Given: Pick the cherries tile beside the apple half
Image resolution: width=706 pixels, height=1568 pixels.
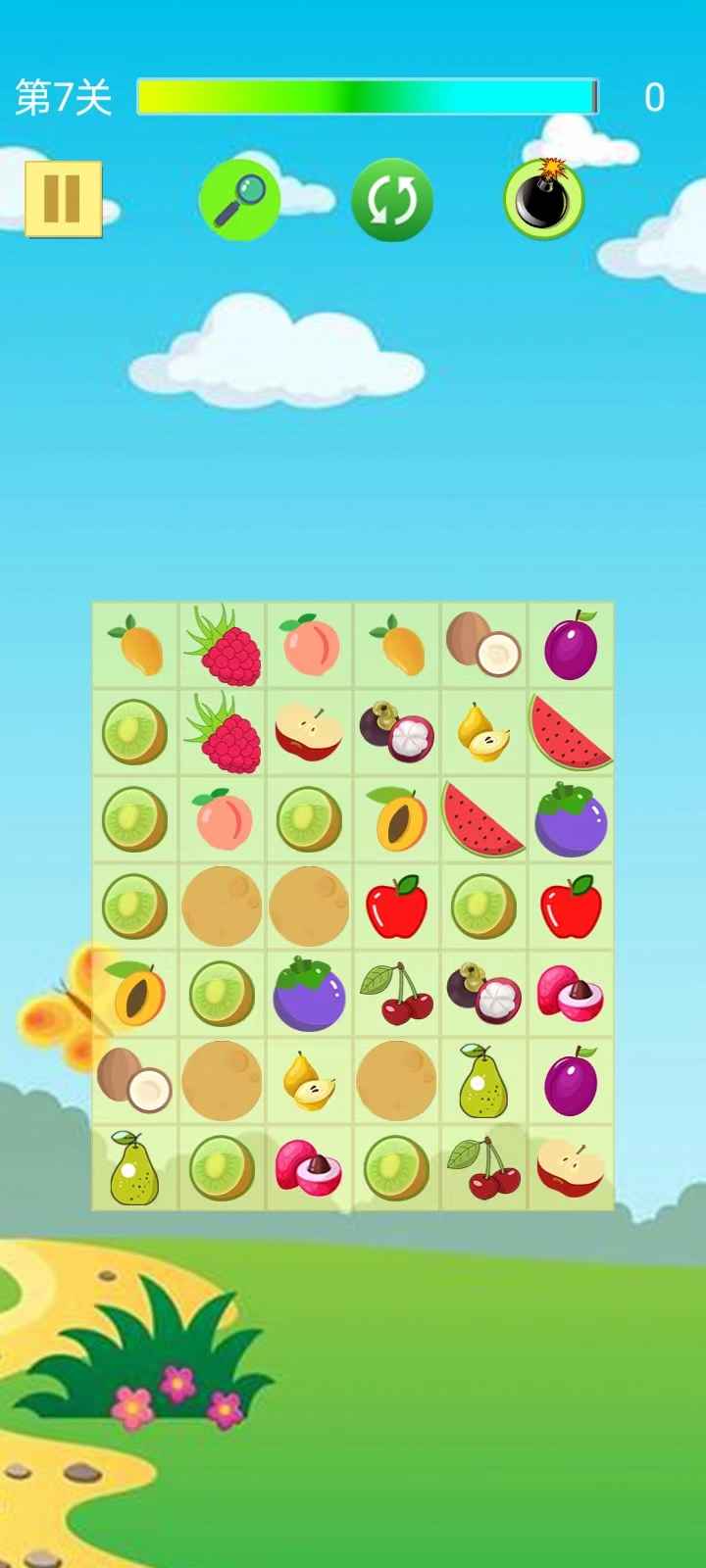Looking at the screenshot, I should click(x=483, y=1168).
